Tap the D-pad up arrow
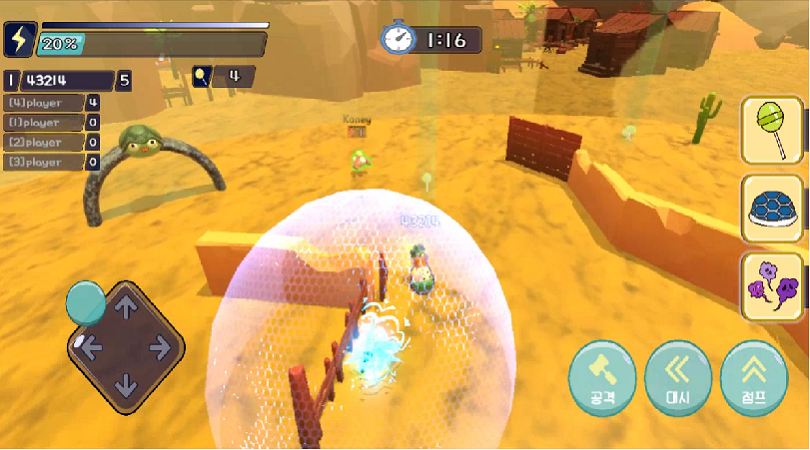This screenshot has height=450, width=810. 125,309
